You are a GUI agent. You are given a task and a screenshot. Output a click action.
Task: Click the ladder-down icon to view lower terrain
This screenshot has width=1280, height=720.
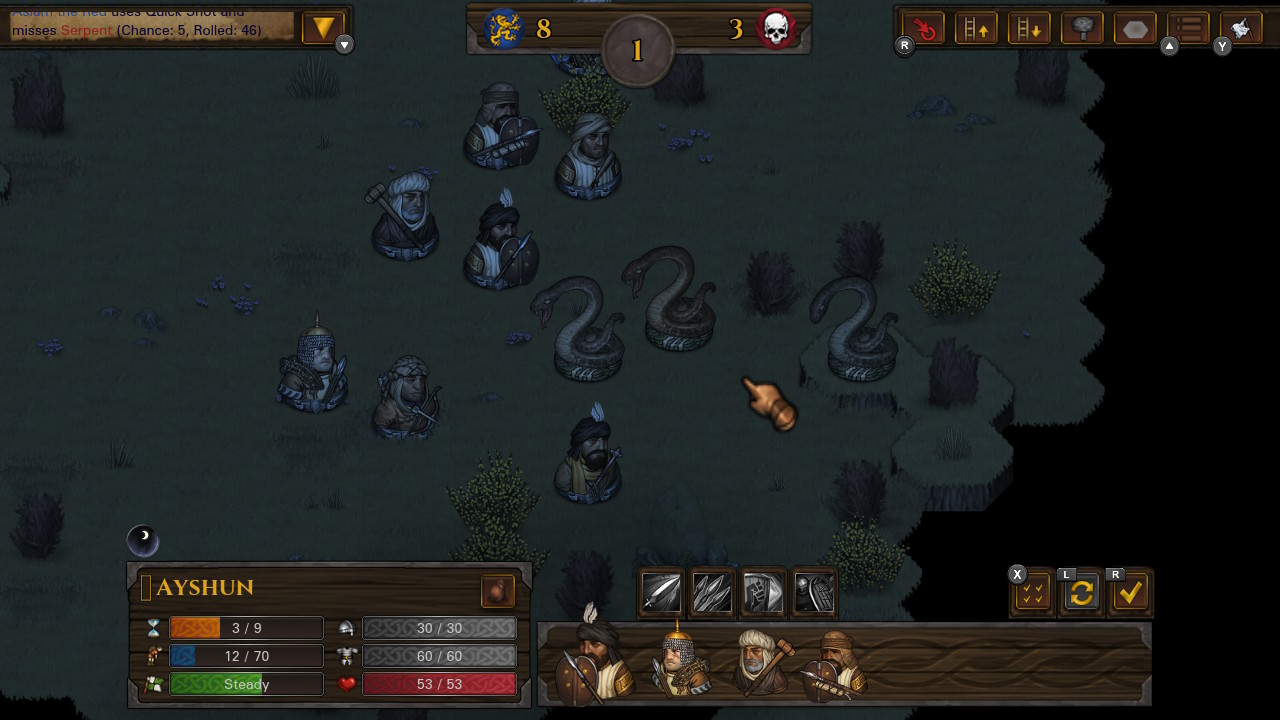pos(1029,28)
